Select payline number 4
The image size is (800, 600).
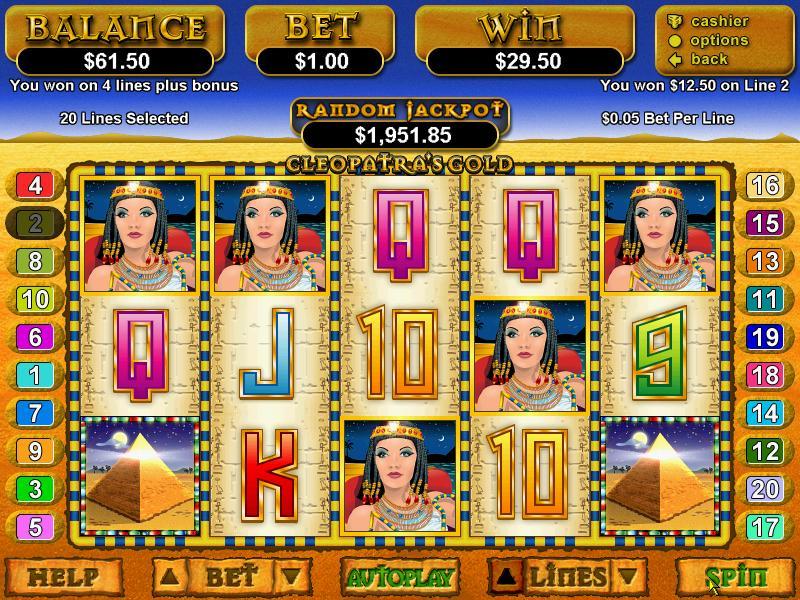[35, 185]
